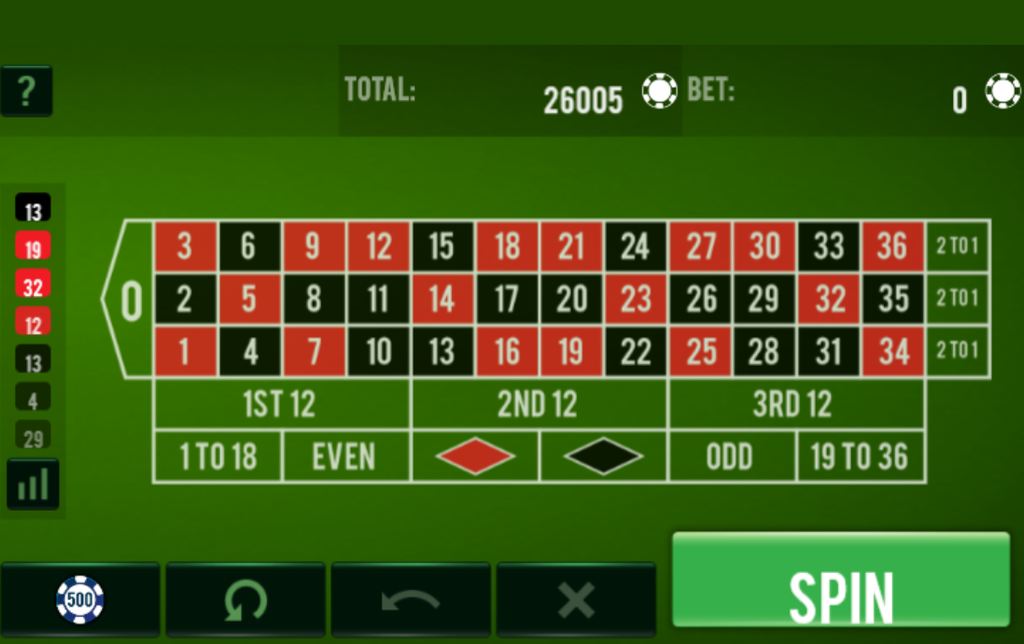Undo the last bet with curved arrow
This screenshot has width=1024, height=644.
(410, 599)
